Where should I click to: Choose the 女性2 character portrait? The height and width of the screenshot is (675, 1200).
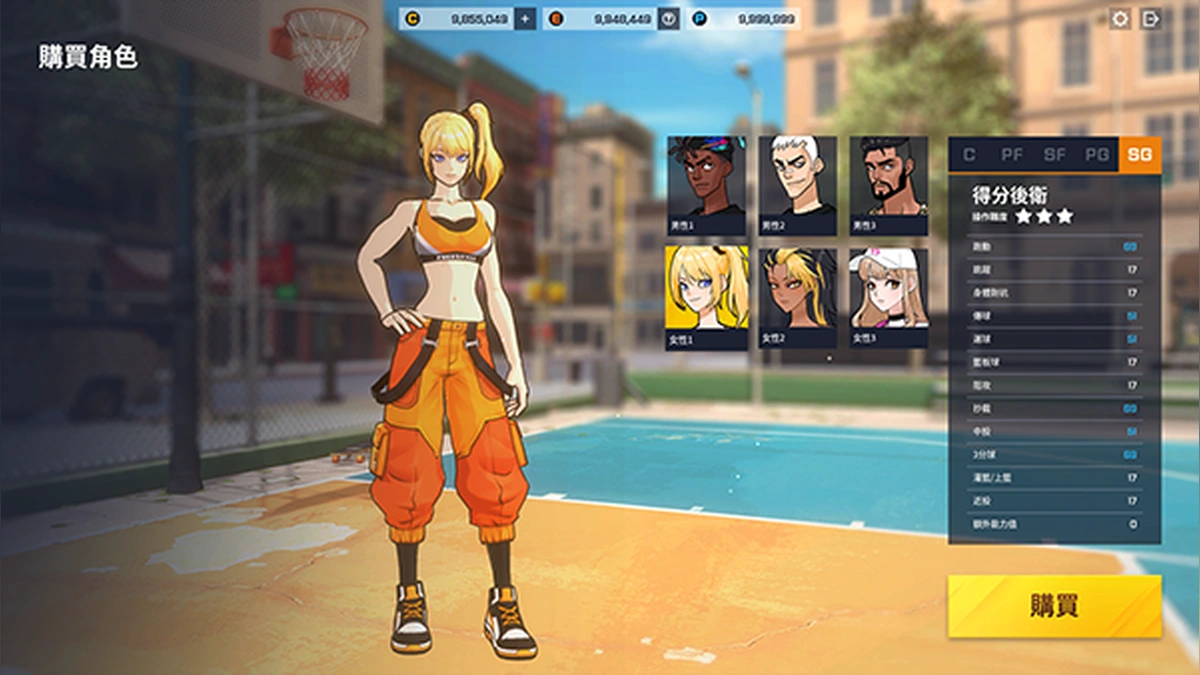click(x=797, y=297)
